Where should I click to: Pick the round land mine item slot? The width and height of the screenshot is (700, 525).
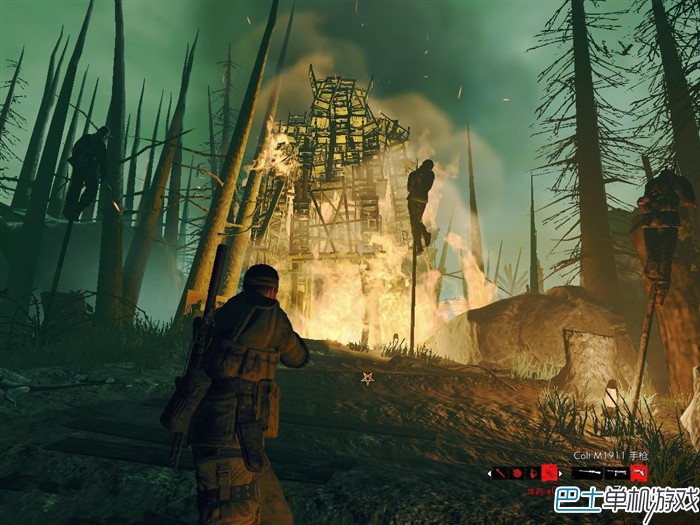(x=517, y=473)
